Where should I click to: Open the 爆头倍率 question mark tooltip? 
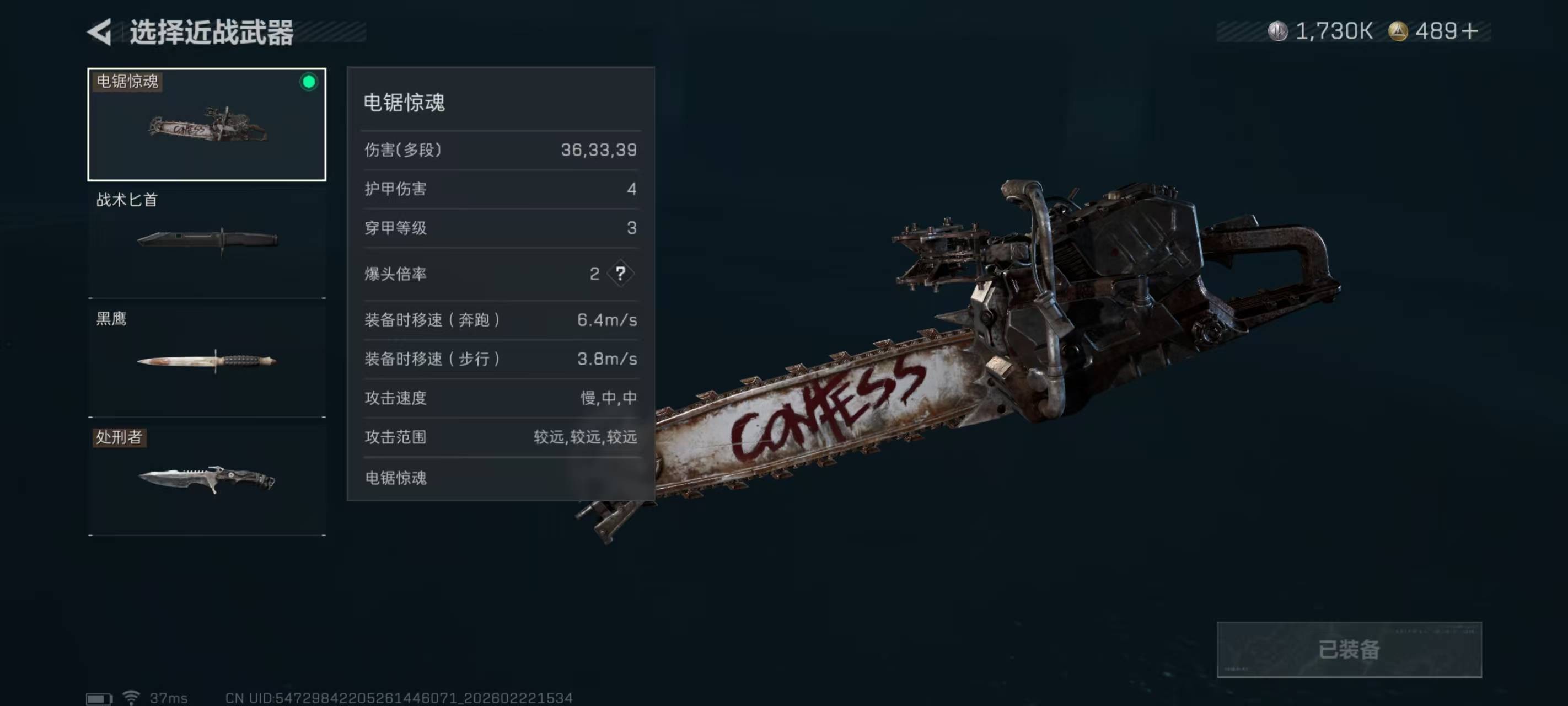pyautogui.click(x=620, y=274)
